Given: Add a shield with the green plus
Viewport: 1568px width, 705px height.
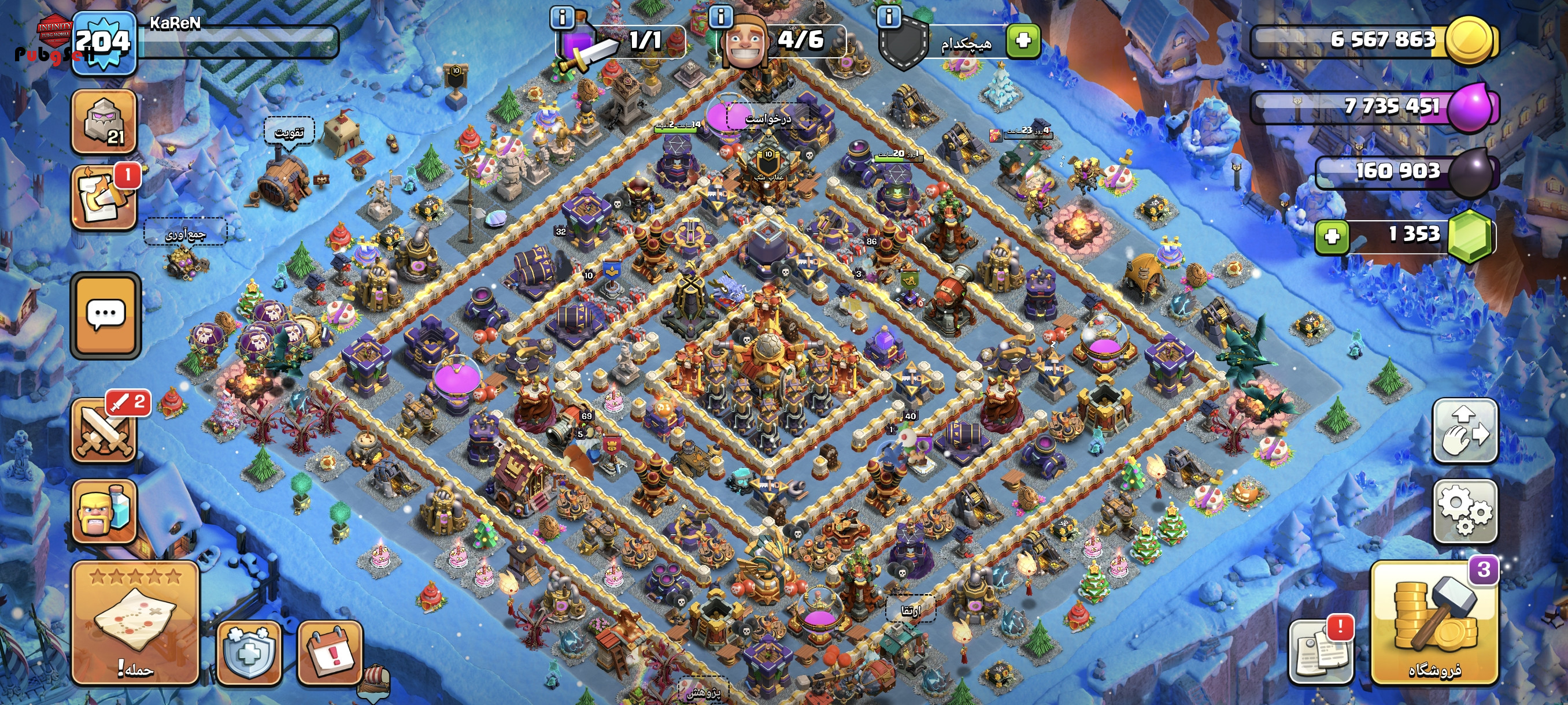Looking at the screenshot, I should point(1023,41).
